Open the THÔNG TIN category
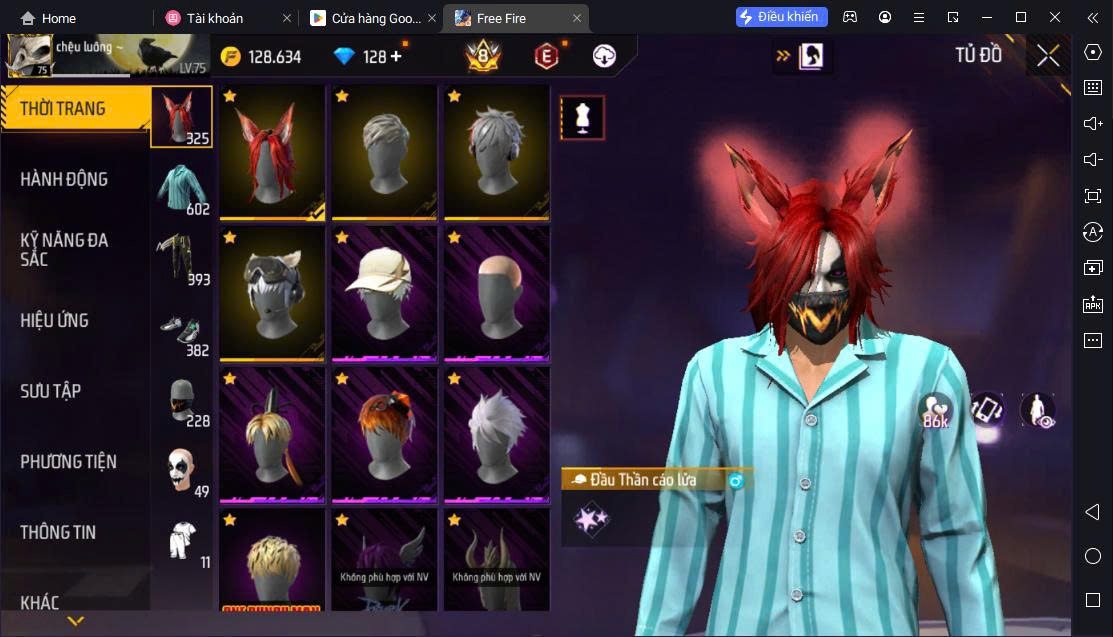The width and height of the screenshot is (1113, 637). 58,532
